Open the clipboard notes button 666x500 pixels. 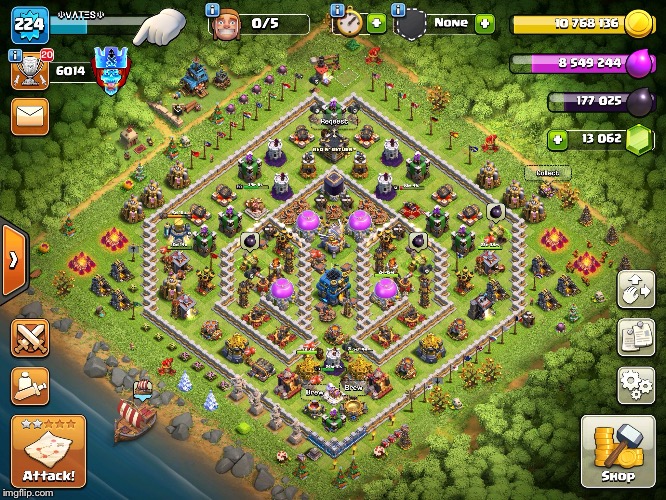pyautogui.click(x=635, y=336)
